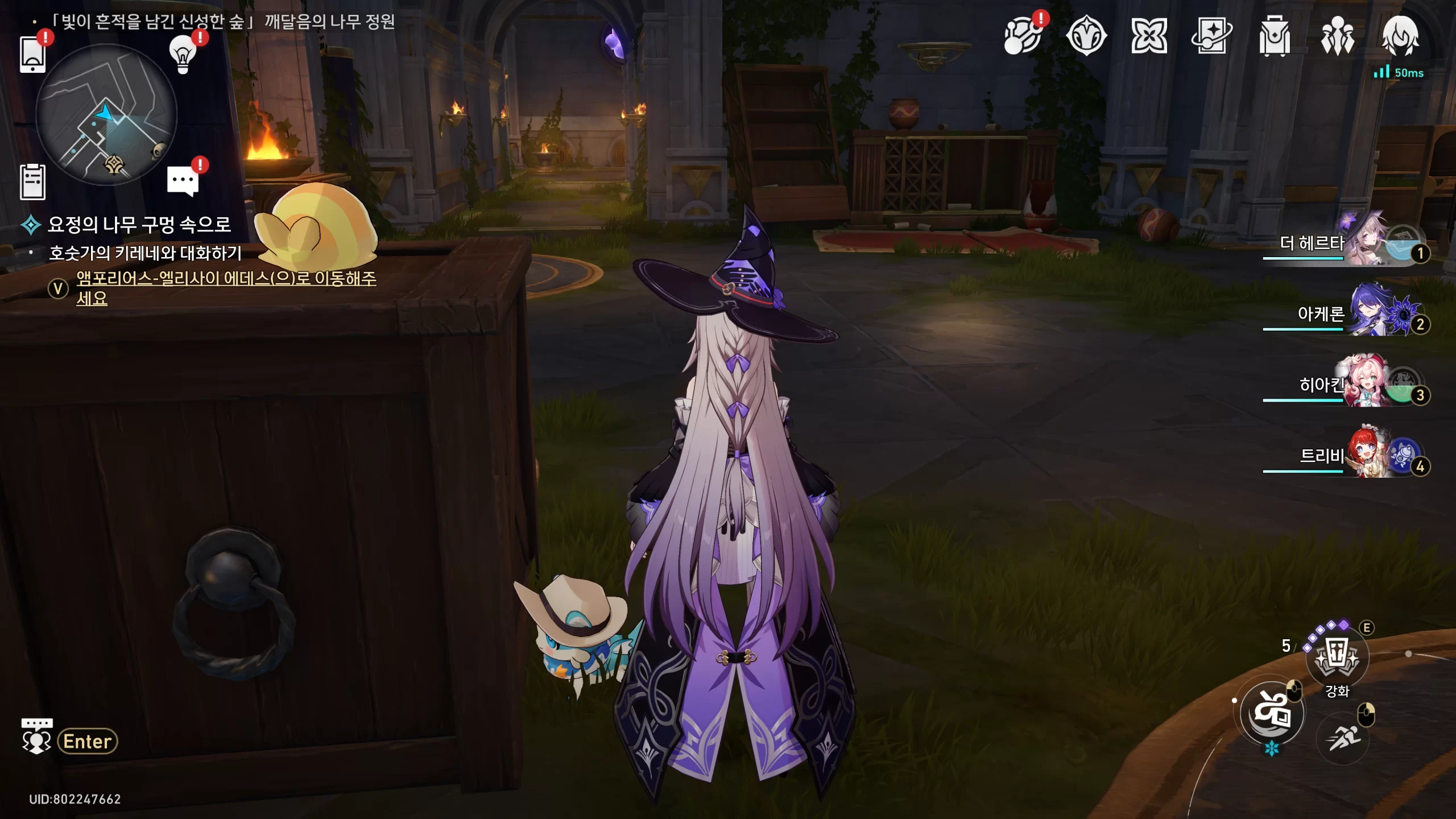Open the top-bar icon with red alert badge
The height and width of the screenshot is (819, 1456).
point(1023,37)
